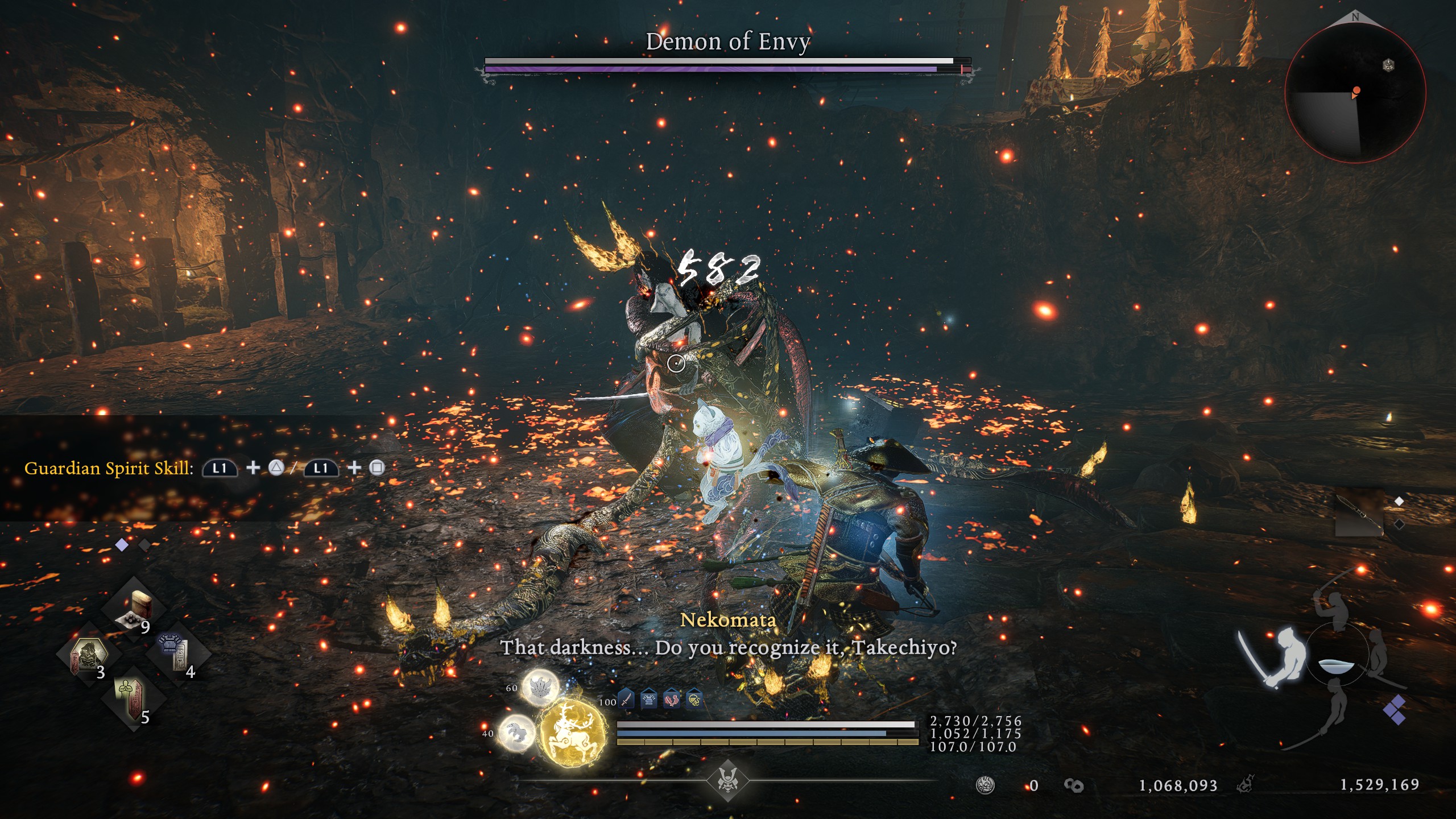The height and width of the screenshot is (819, 1456).
Task: Click the samurai helmet emblem
Action: pyautogui.click(x=727, y=779)
